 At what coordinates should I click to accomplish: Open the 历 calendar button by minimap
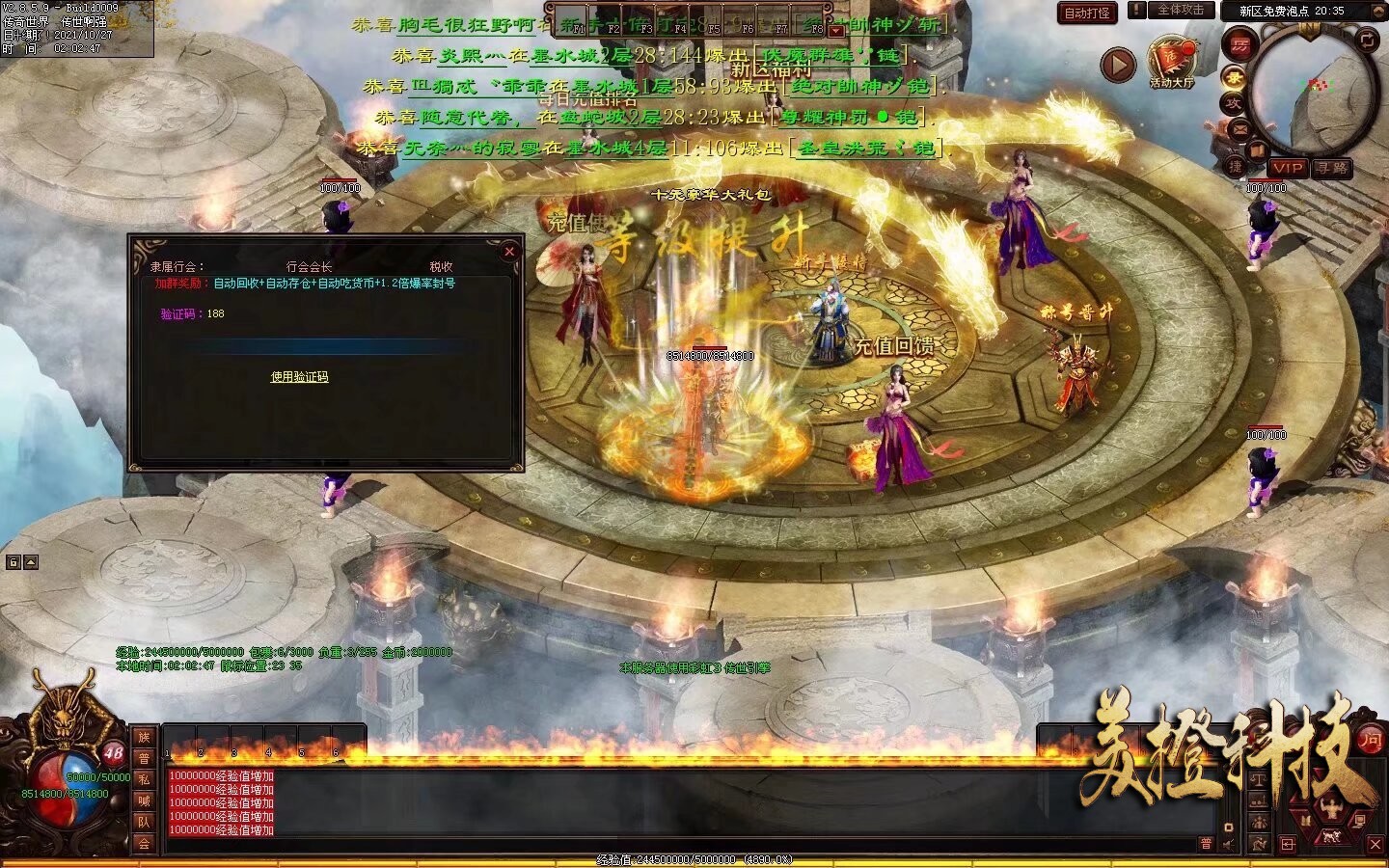pos(1239,44)
